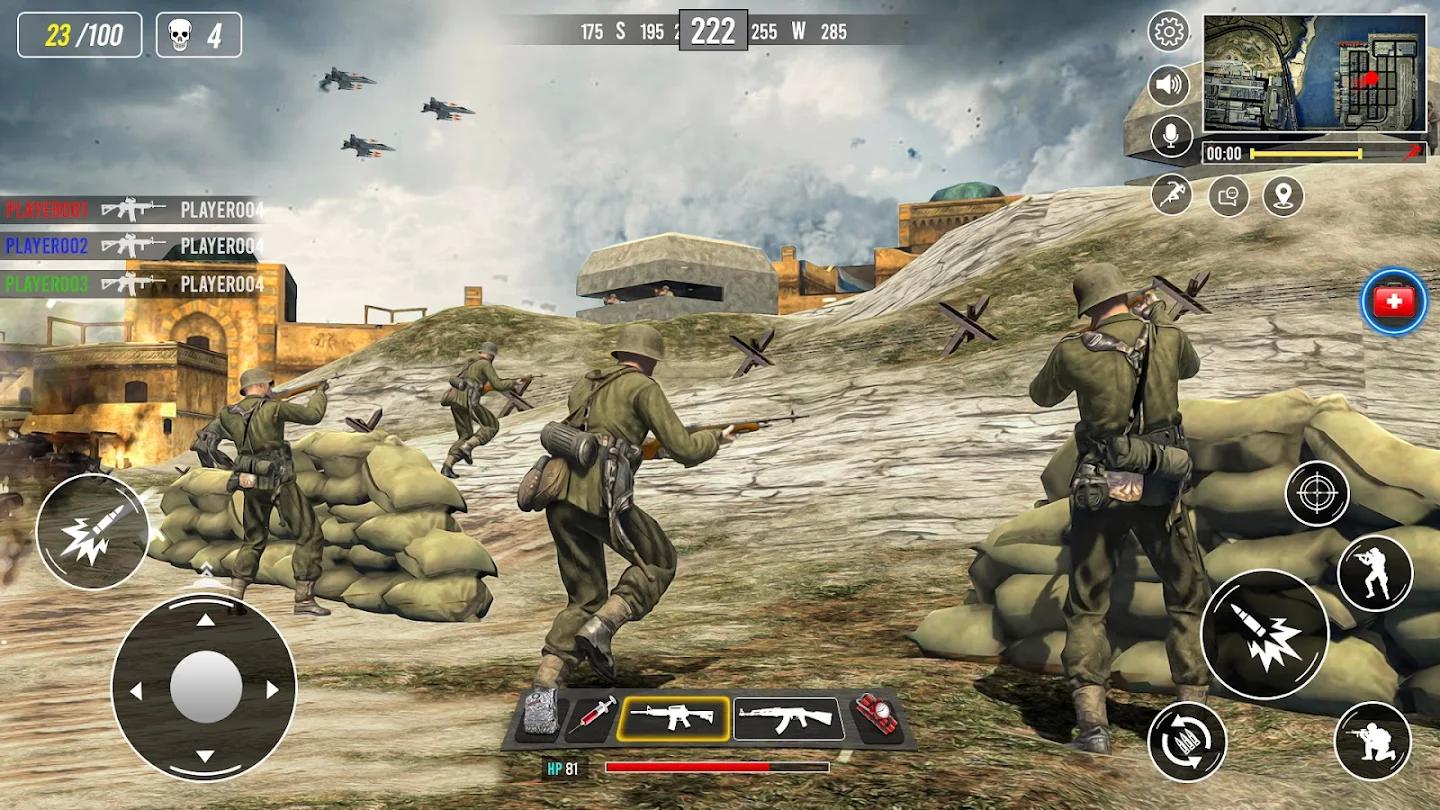Select the highlighted M4 rifle slot
The image size is (1440, 810).
click(x=672, y=718)
